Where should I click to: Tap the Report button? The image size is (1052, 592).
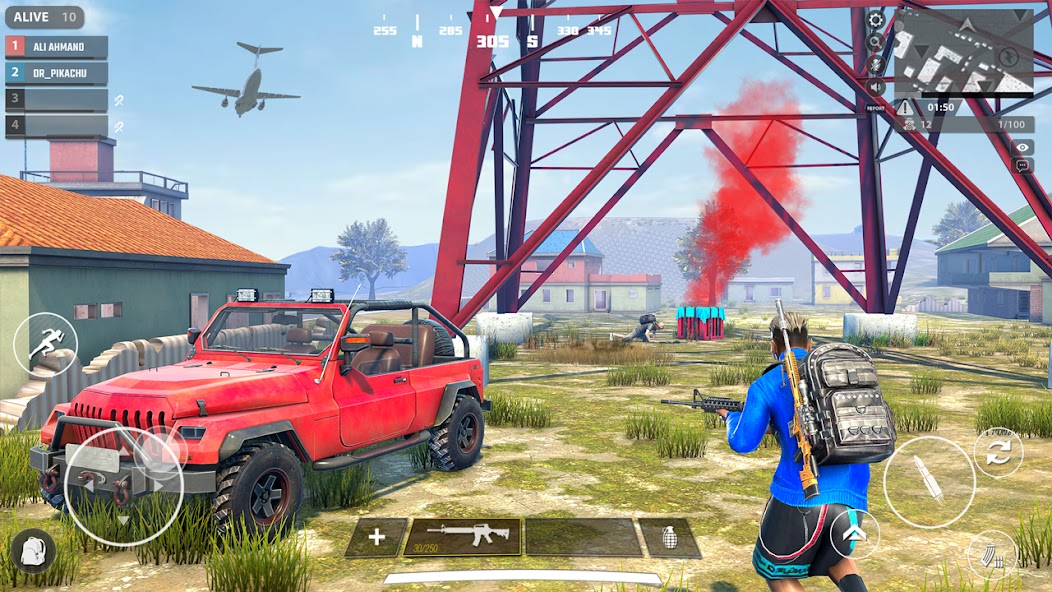(x=876, y=107)
